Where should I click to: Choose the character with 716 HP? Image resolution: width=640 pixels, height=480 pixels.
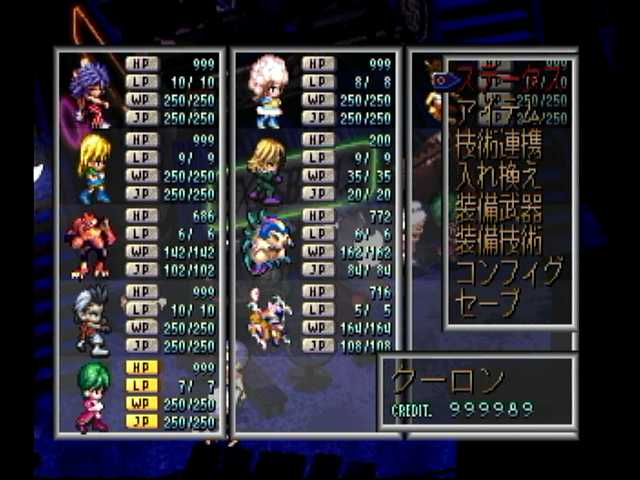[x=267, y=319]
